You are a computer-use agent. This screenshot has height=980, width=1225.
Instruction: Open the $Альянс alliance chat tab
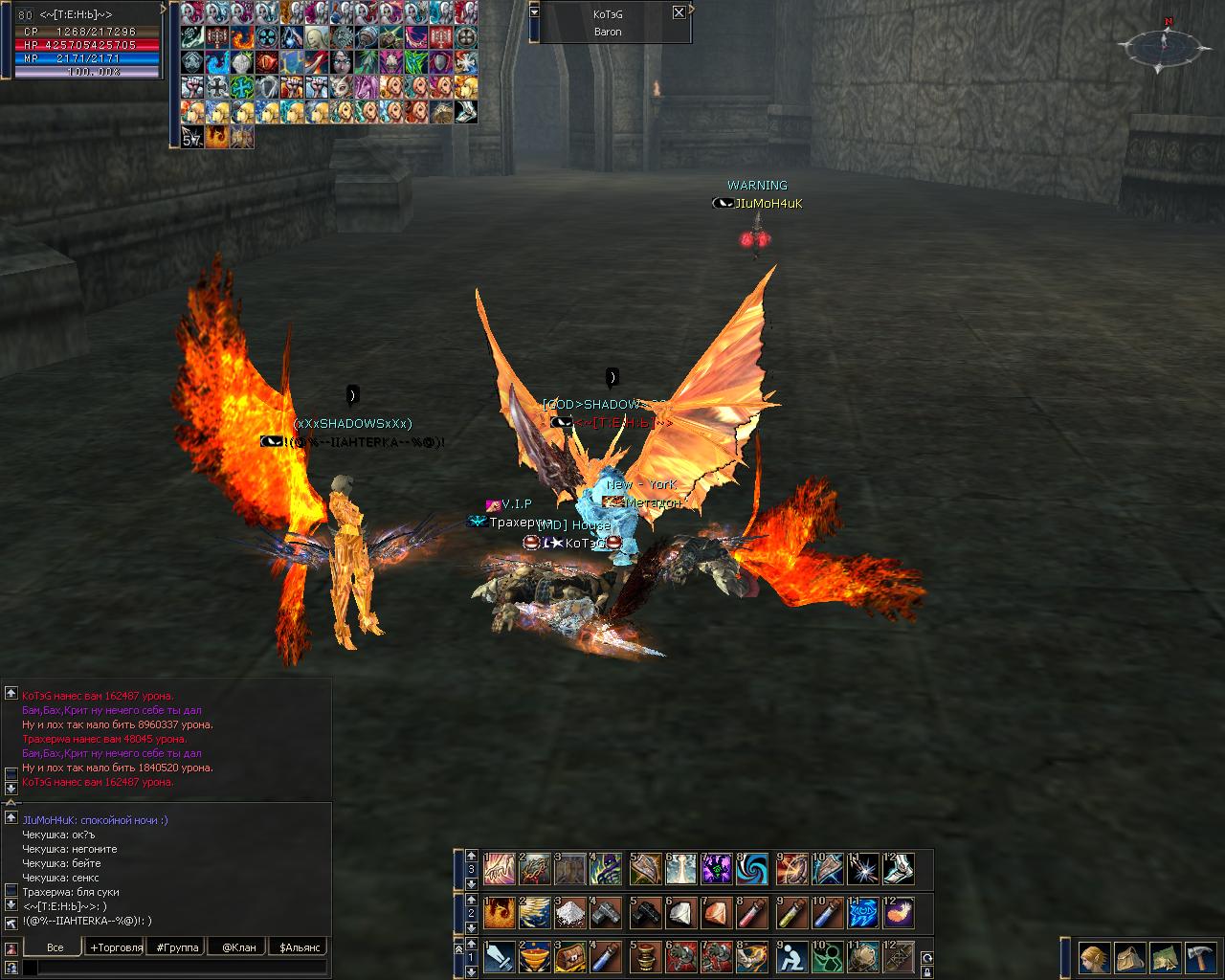(x=298, y=947)
